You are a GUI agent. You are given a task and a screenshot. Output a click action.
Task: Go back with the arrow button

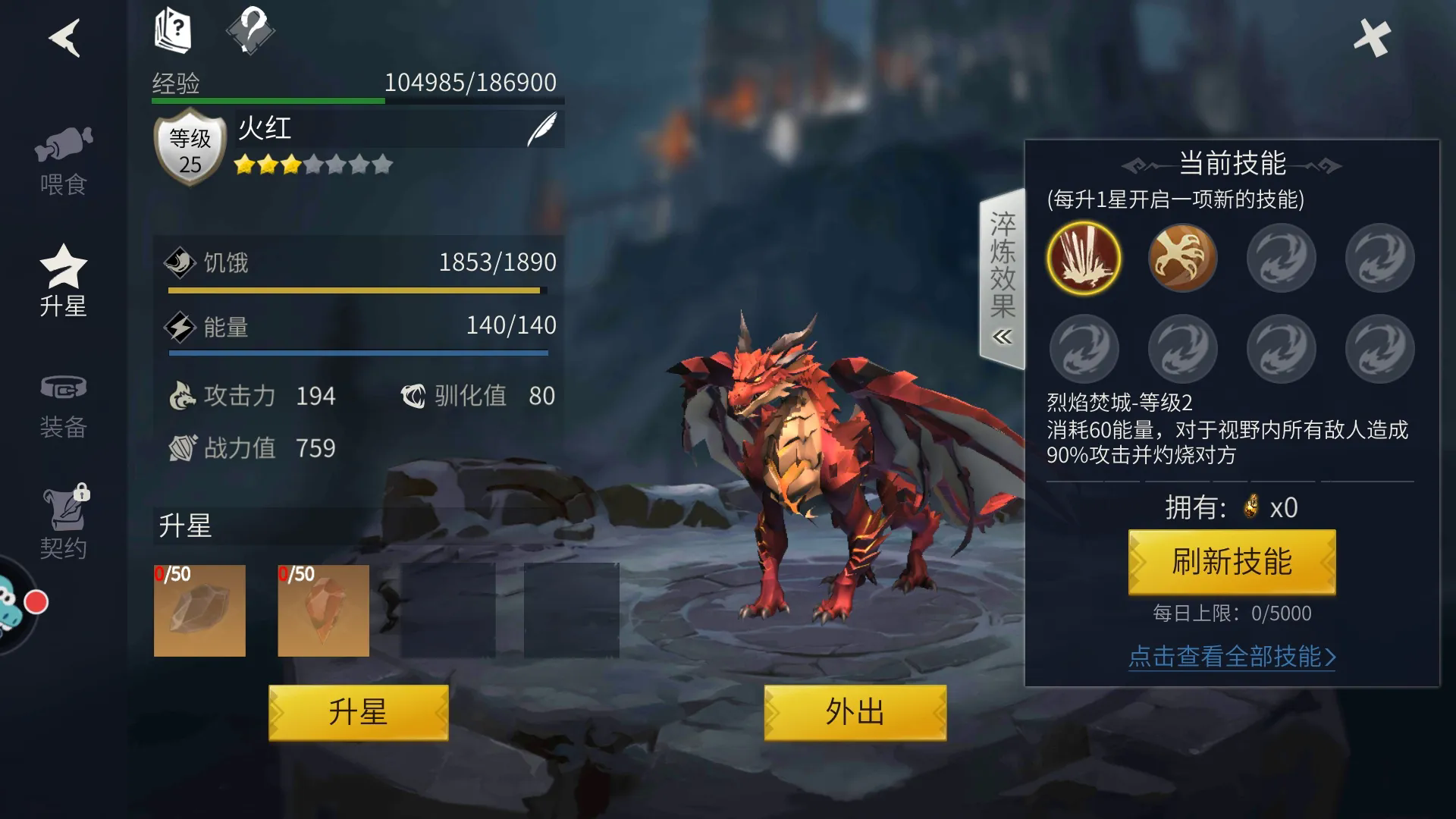65,37
